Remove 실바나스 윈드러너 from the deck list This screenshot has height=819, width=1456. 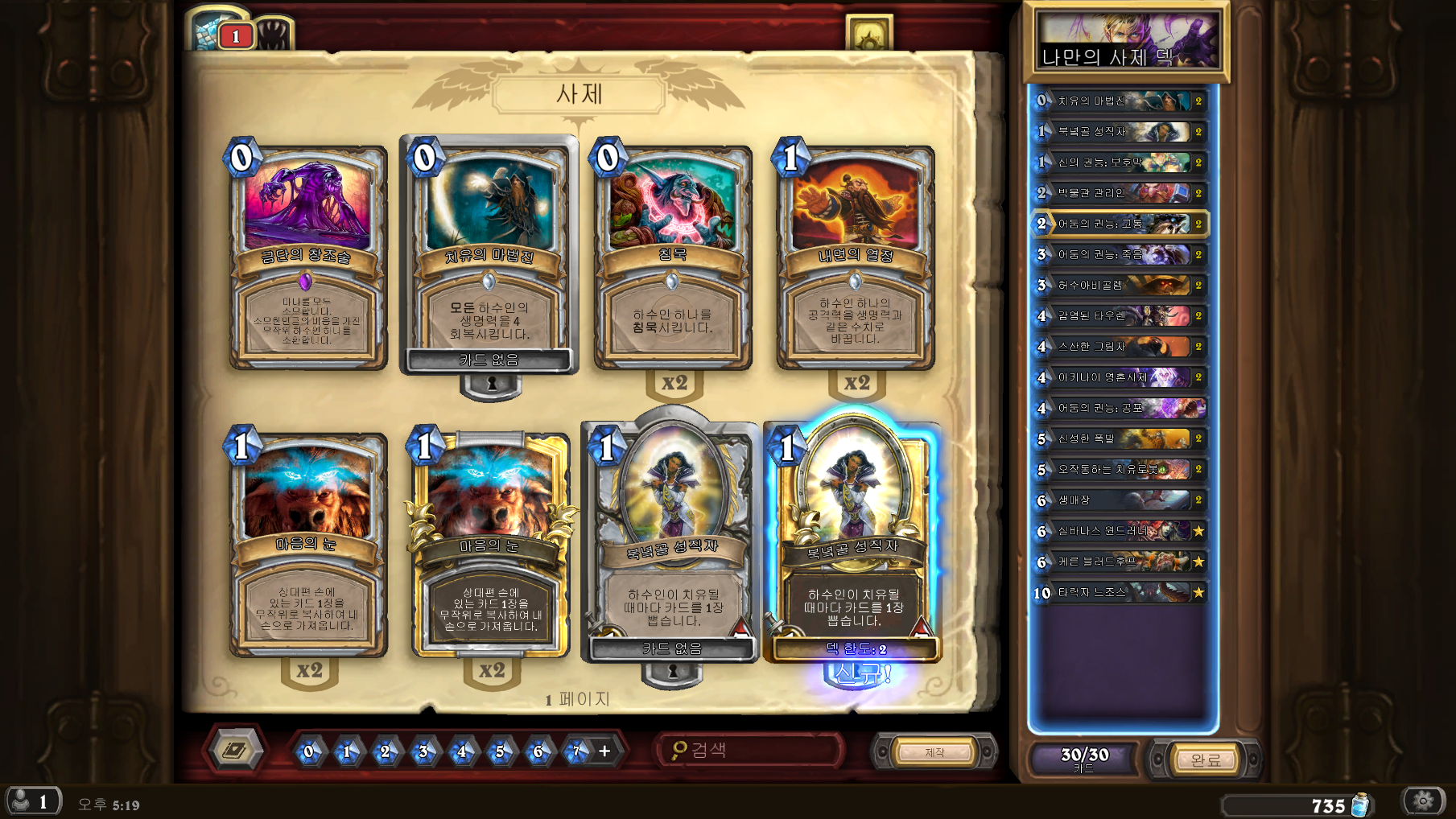pos(1120,531)
